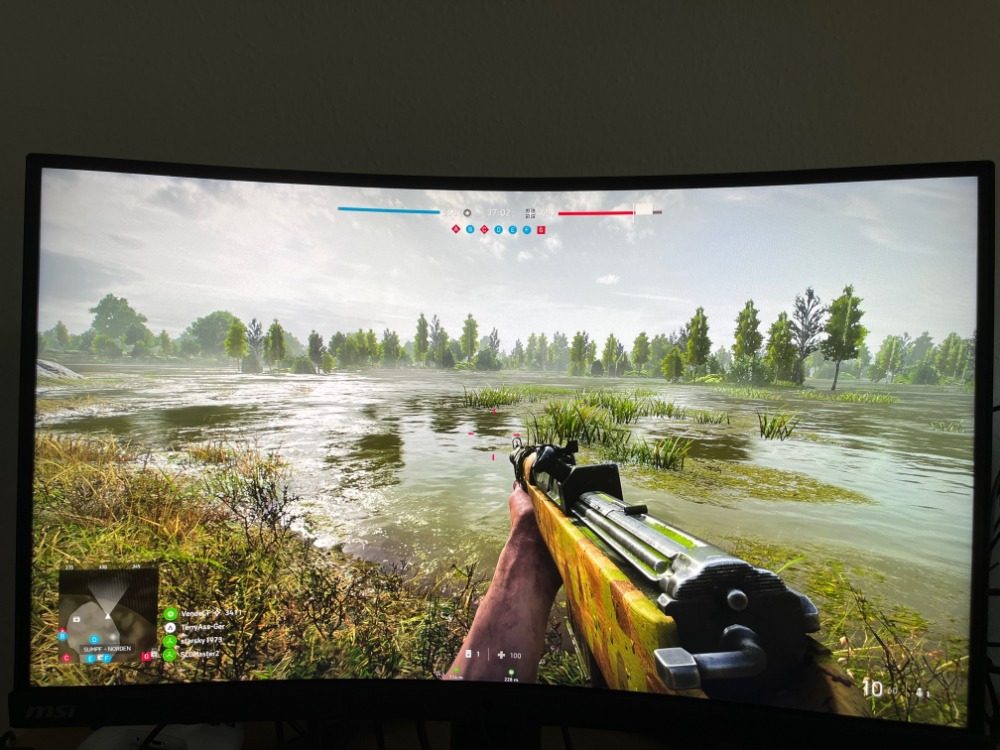Select objective B in the capture-point row
This screenshot has width=1000, height=750.
471,229
